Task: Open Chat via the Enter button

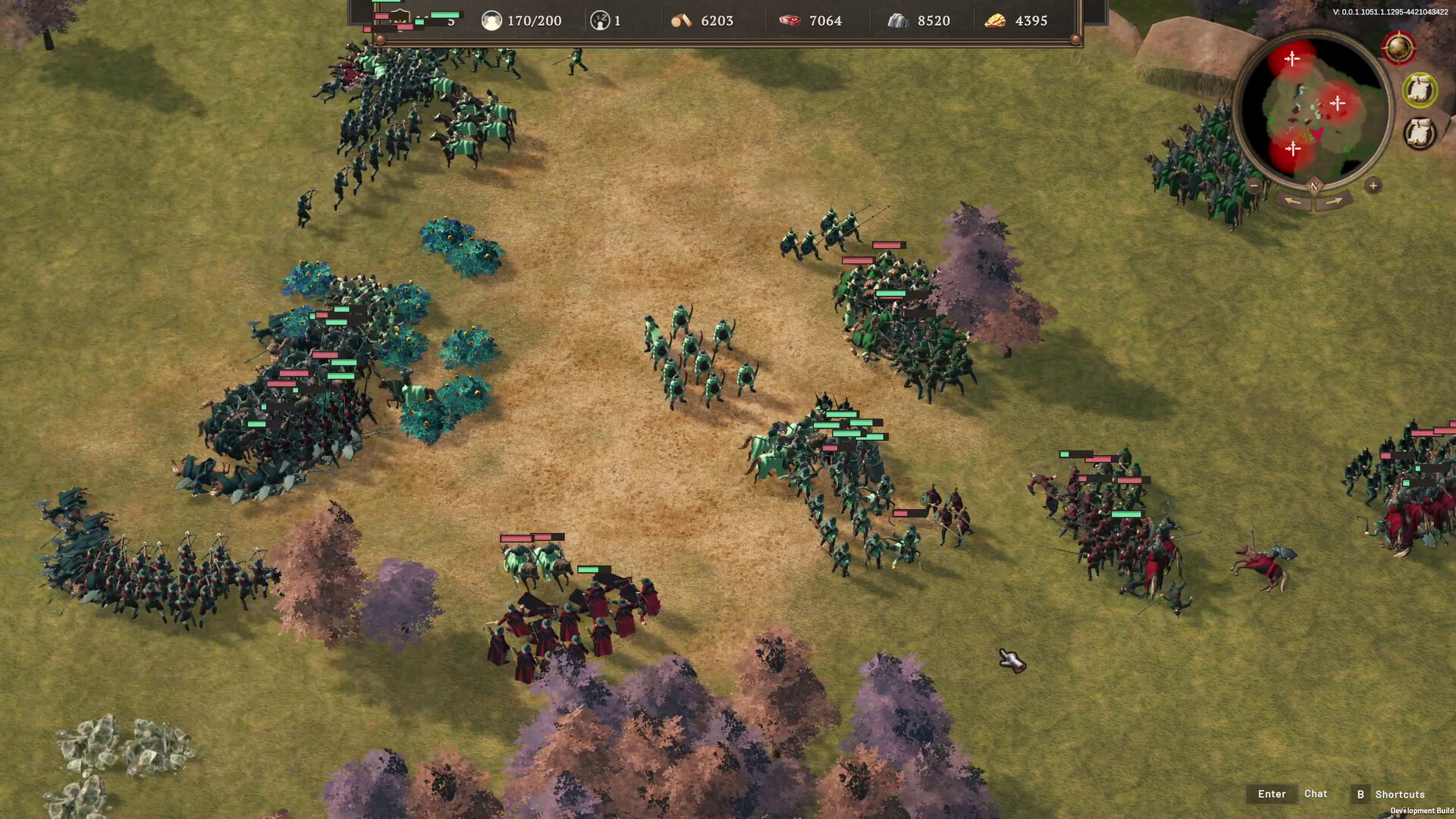Action: [1271, 793]
